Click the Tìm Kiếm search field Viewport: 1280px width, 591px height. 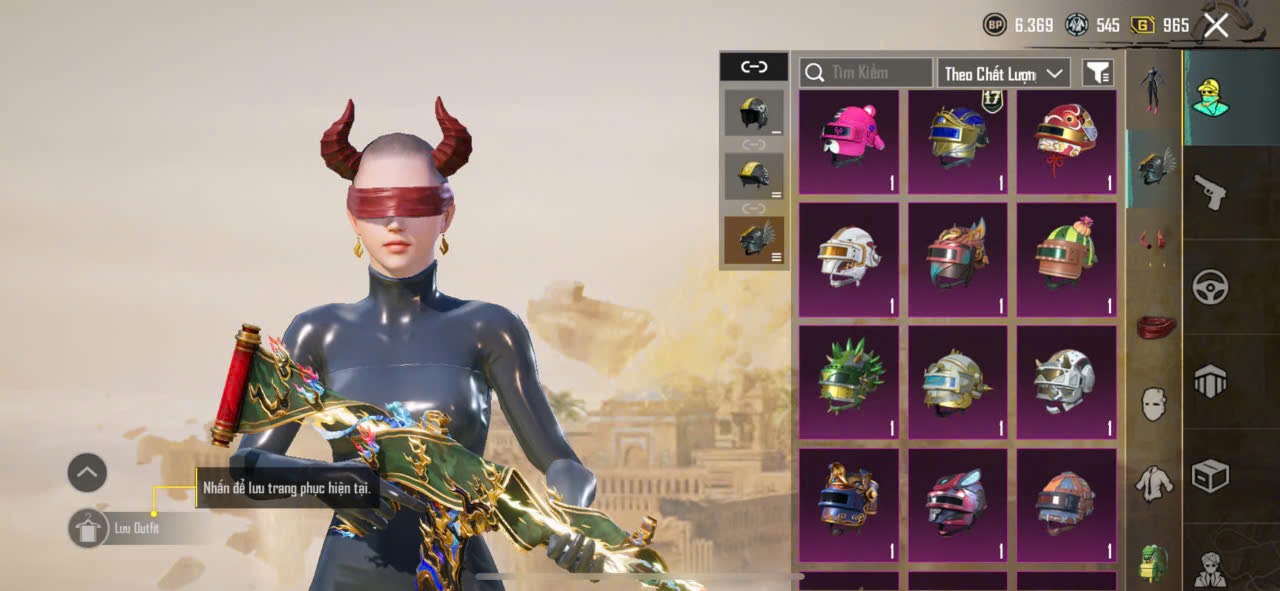point(866,73)
